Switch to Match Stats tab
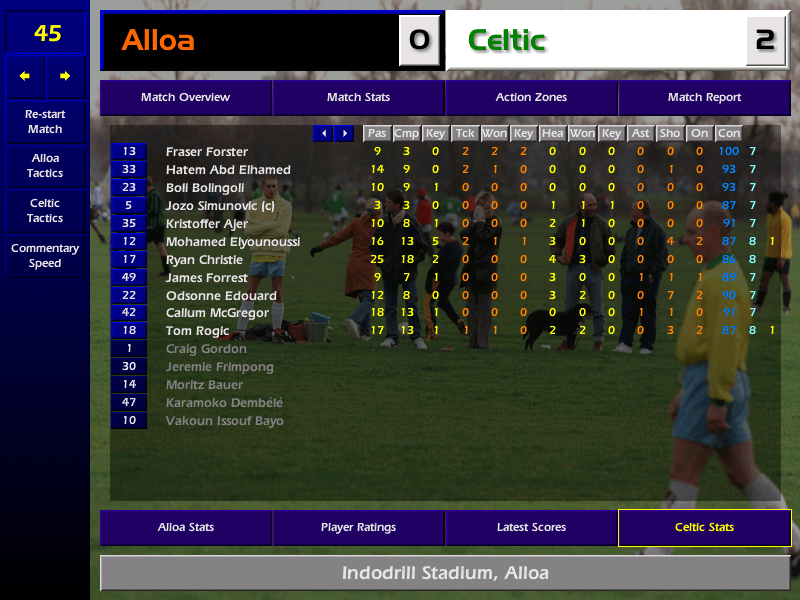Viewport: 800px width, 600px height. pos(358,98)
